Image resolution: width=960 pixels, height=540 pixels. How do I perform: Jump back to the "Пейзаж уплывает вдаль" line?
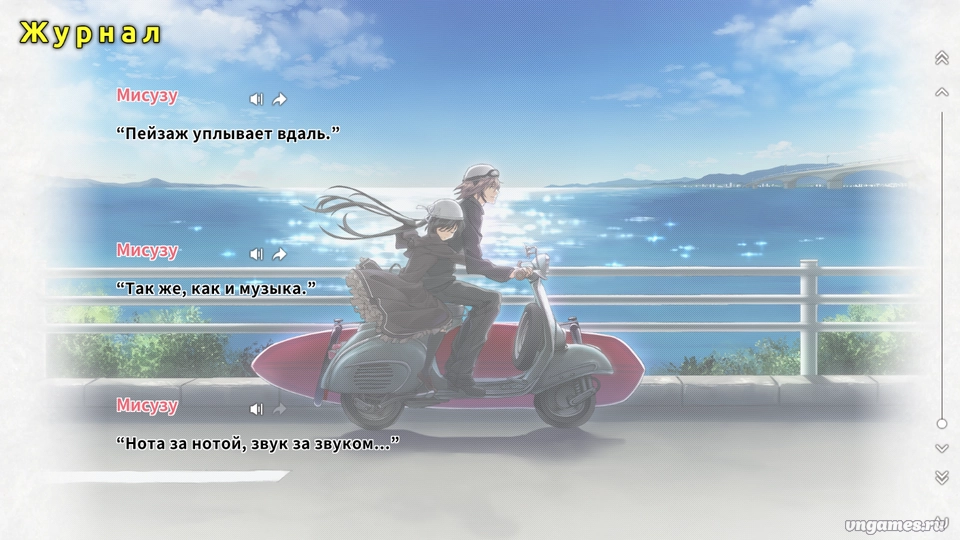(x=280, y=99)
